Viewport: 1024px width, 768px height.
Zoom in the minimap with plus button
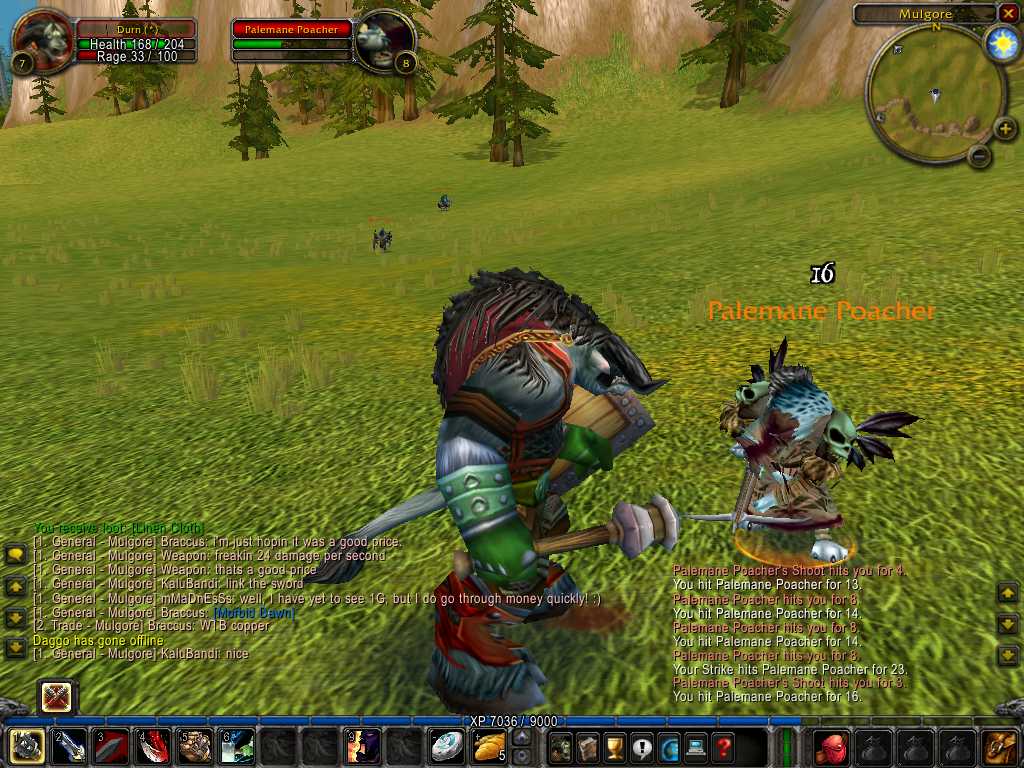1005,128
